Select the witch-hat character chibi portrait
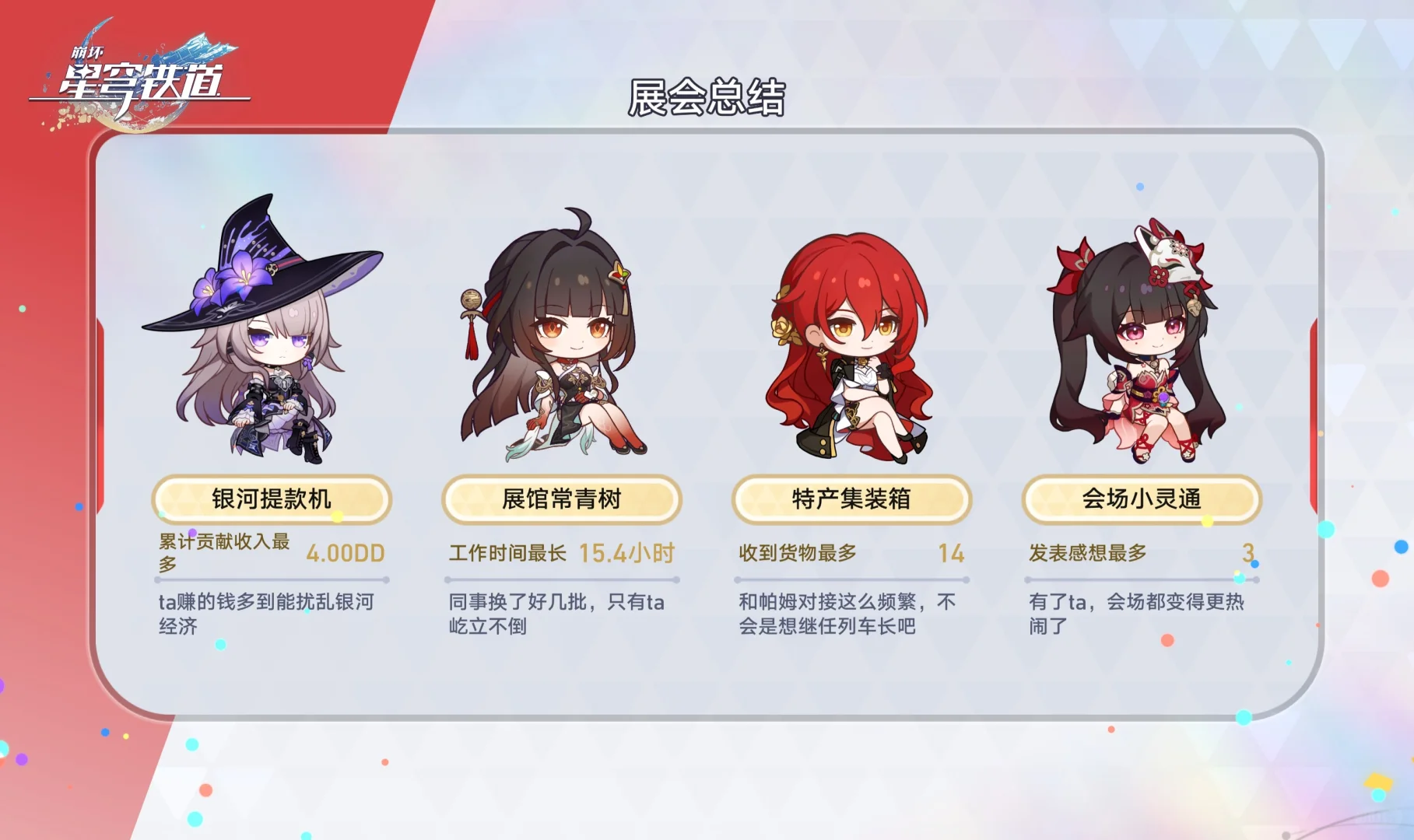The height and width of the screenshot is (840, 1414). coord(265,334)
